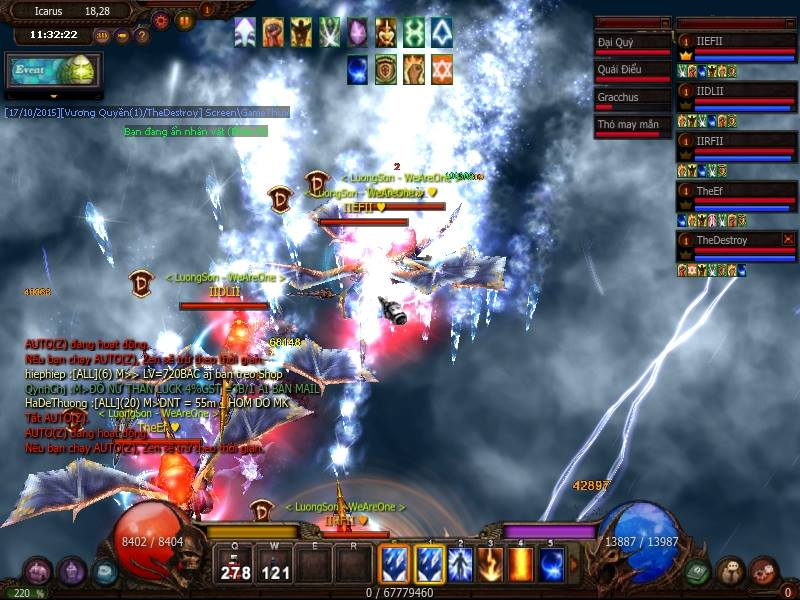Viewport: 800px width, 600px height.
Task: Click the orange pause button
Action: click(185, 20)
